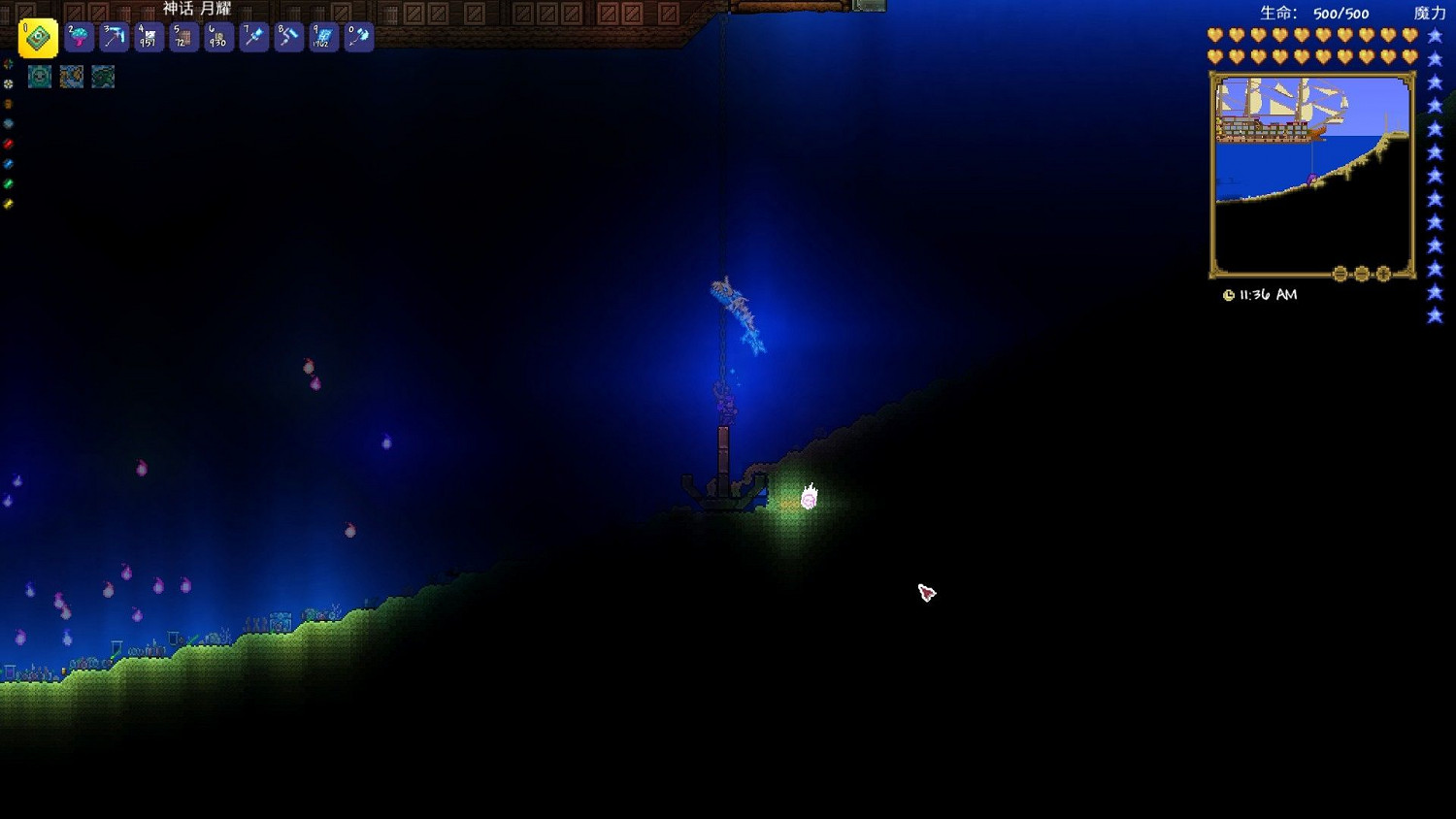Zoom out the minimap with the minus button

point(1362,275)
